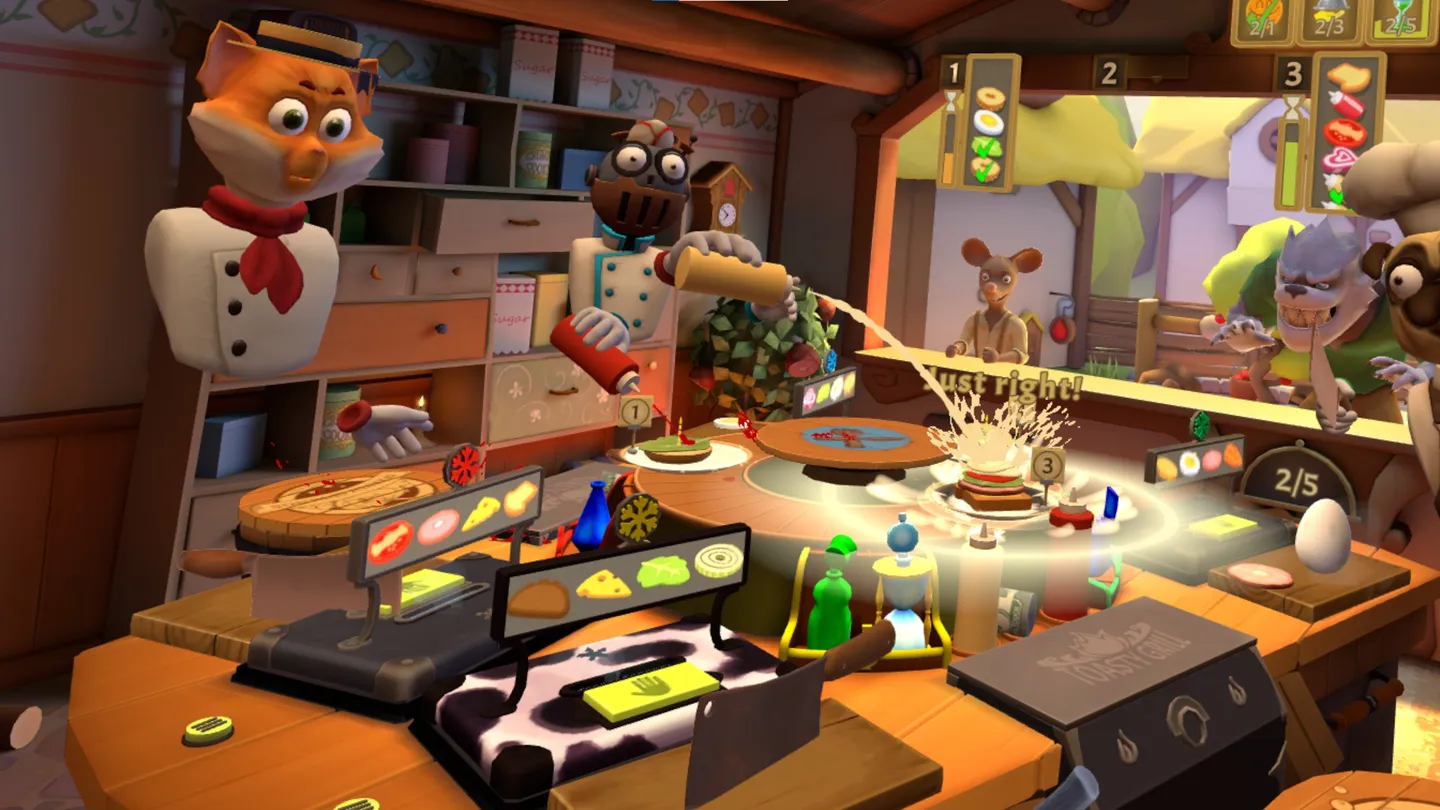This screenshot has width=1440, height=810.
Task: Select the bread slice icon on order ticket 3
Action: coord(1347,77)
